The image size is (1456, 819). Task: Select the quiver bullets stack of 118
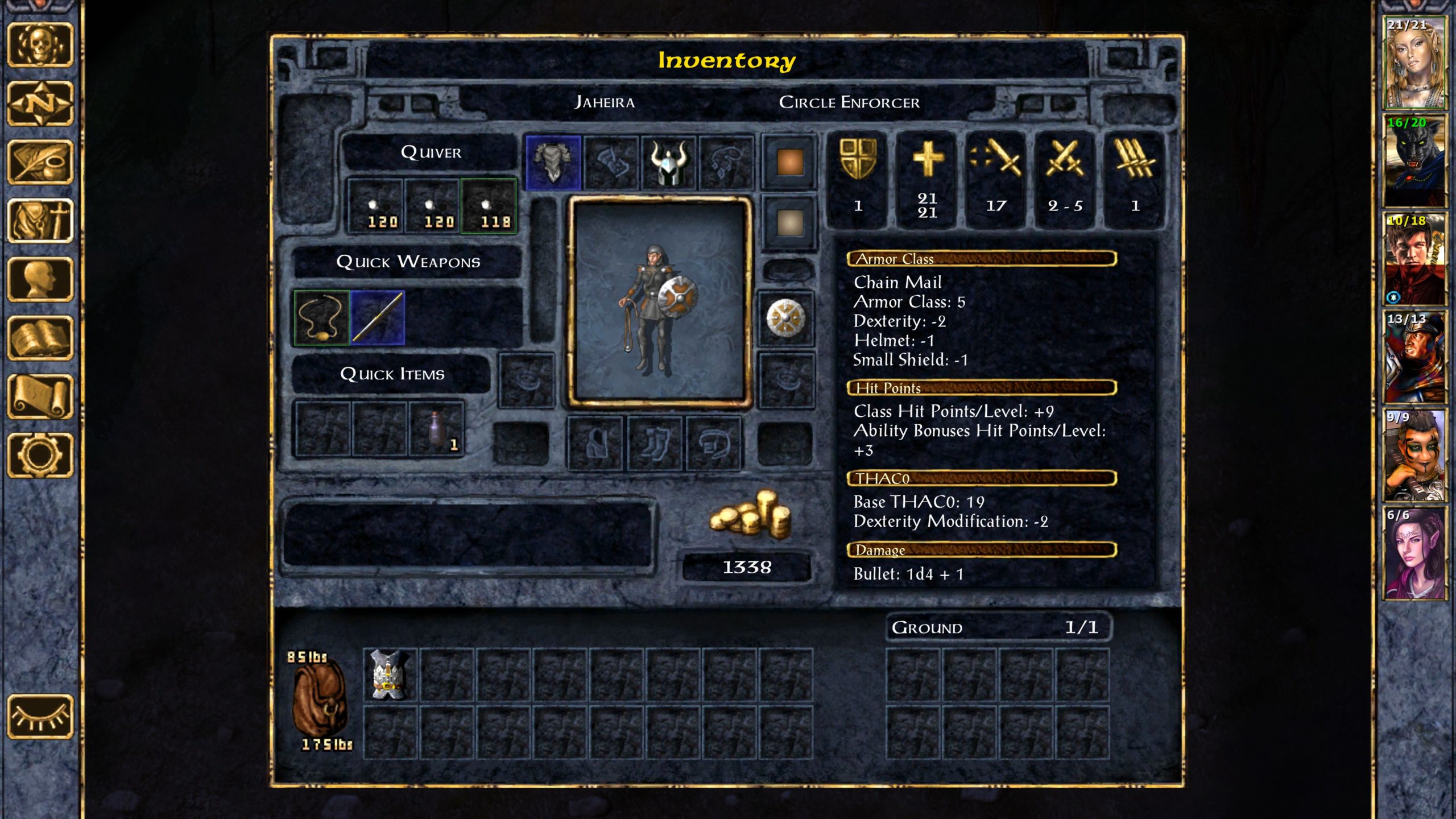(x=489, y=206)
